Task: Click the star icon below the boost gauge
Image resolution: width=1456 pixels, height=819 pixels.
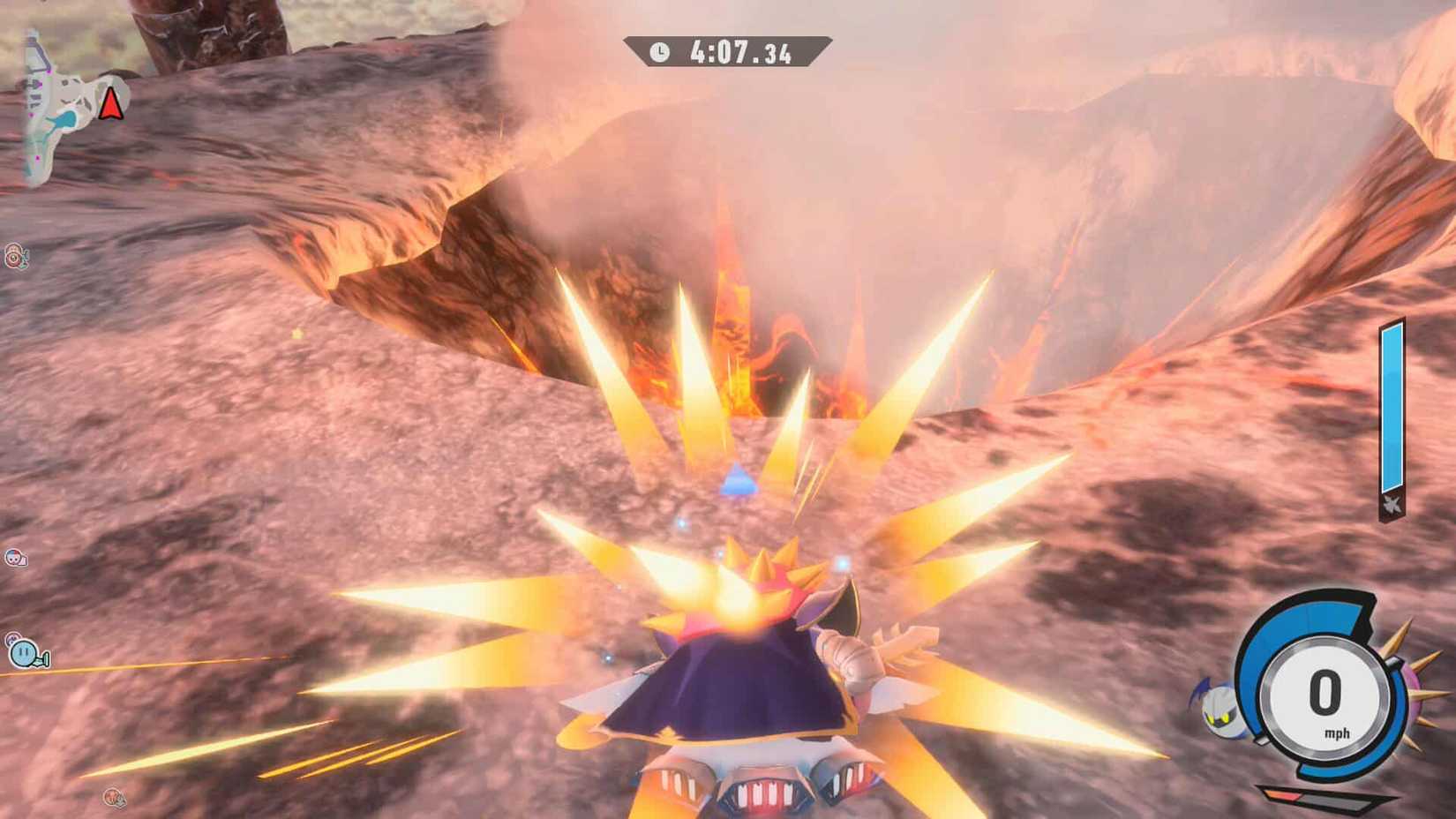Action: coord(1392,503)
